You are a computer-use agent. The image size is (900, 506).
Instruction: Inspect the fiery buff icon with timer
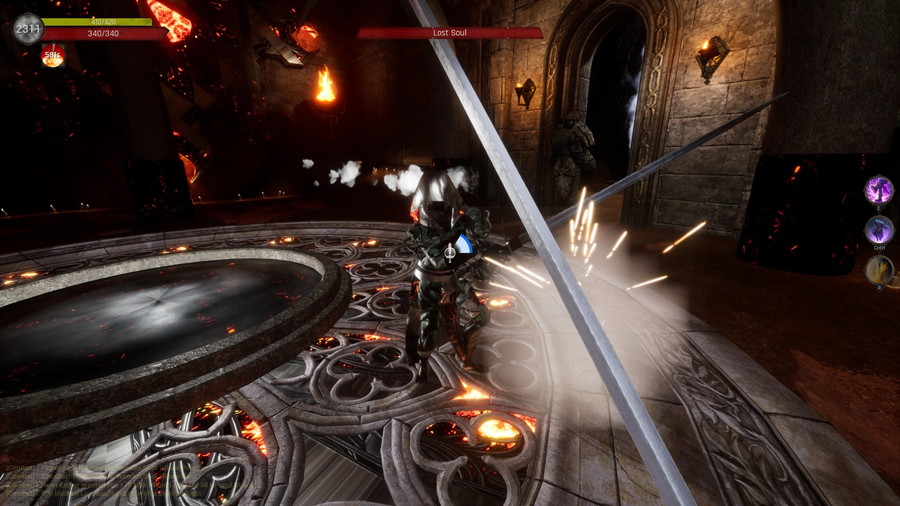coord(53,57)
